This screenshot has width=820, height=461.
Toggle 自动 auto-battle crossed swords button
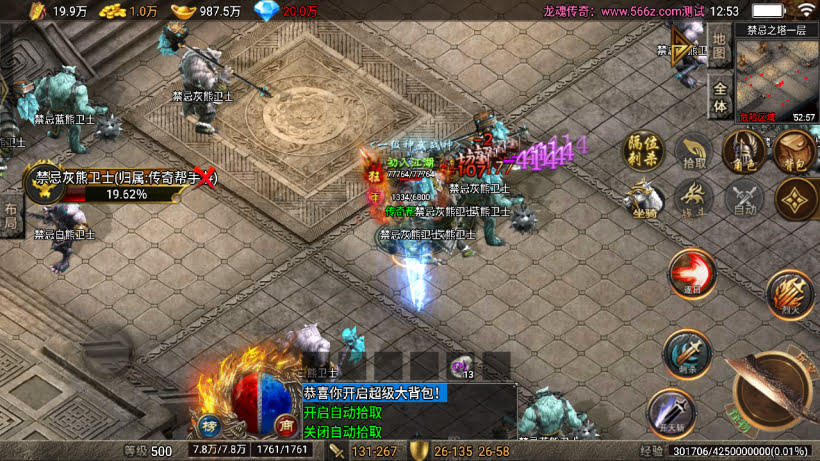[x=743, y=197]
